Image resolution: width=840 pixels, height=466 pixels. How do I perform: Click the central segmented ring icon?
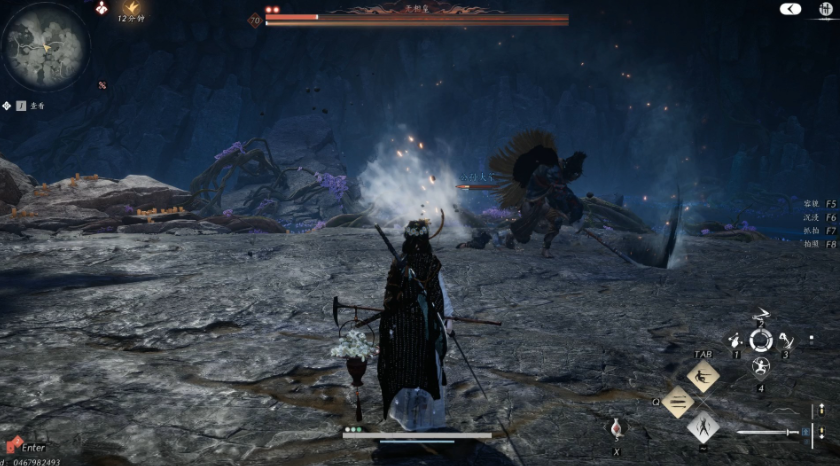(x=761, y=341)
